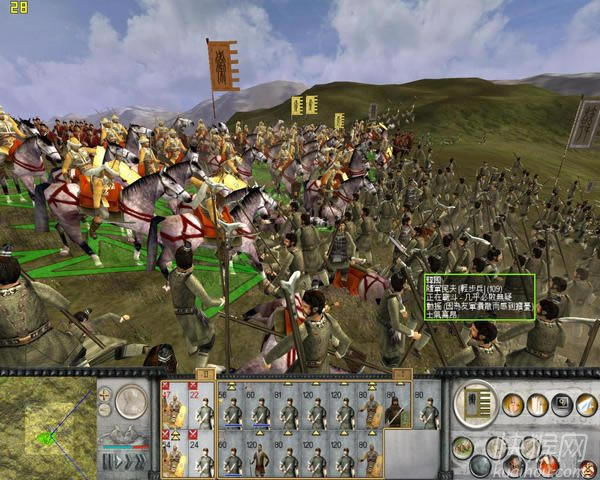Activate the dark framed-screen round button
Screen dimensions: 600x480
pos(562,404)
